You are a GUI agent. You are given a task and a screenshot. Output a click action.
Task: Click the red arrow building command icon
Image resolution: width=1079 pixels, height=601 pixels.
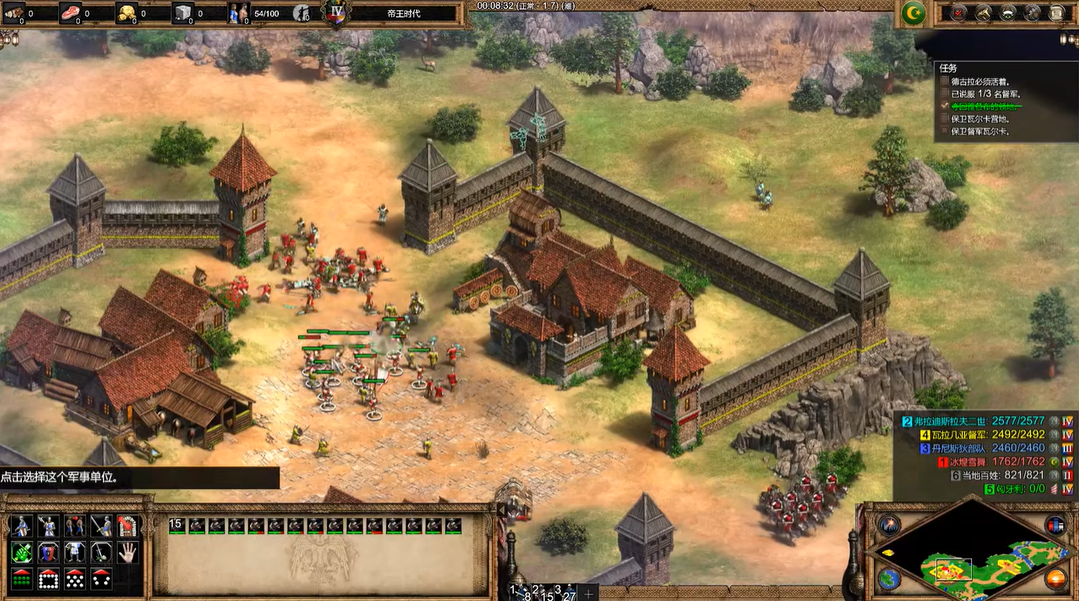click(128, 526)
